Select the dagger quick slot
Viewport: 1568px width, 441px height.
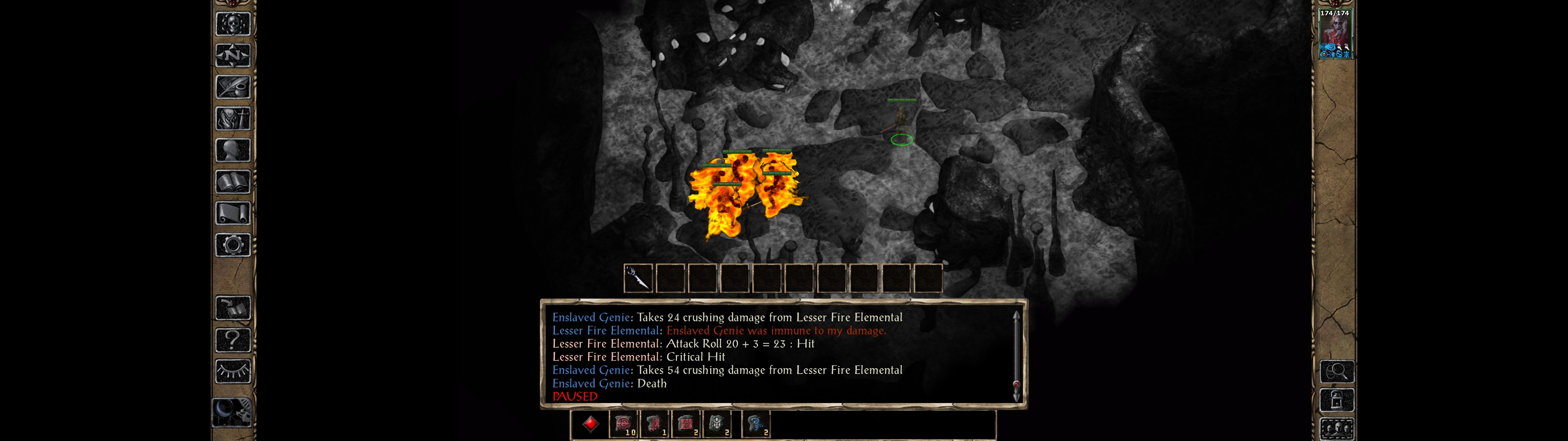[x=638, y=278]
